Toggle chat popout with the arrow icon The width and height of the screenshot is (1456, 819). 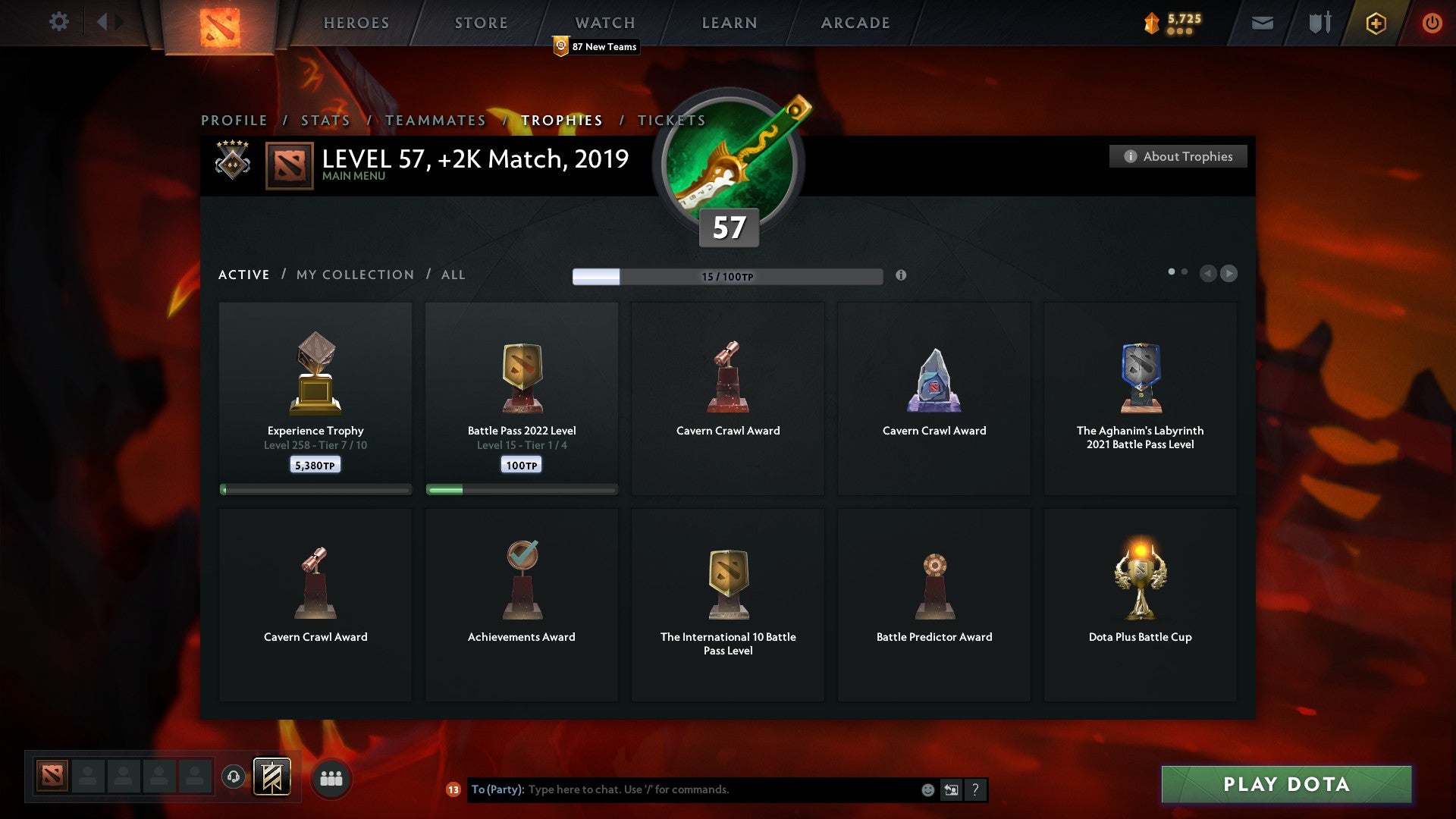951,789
